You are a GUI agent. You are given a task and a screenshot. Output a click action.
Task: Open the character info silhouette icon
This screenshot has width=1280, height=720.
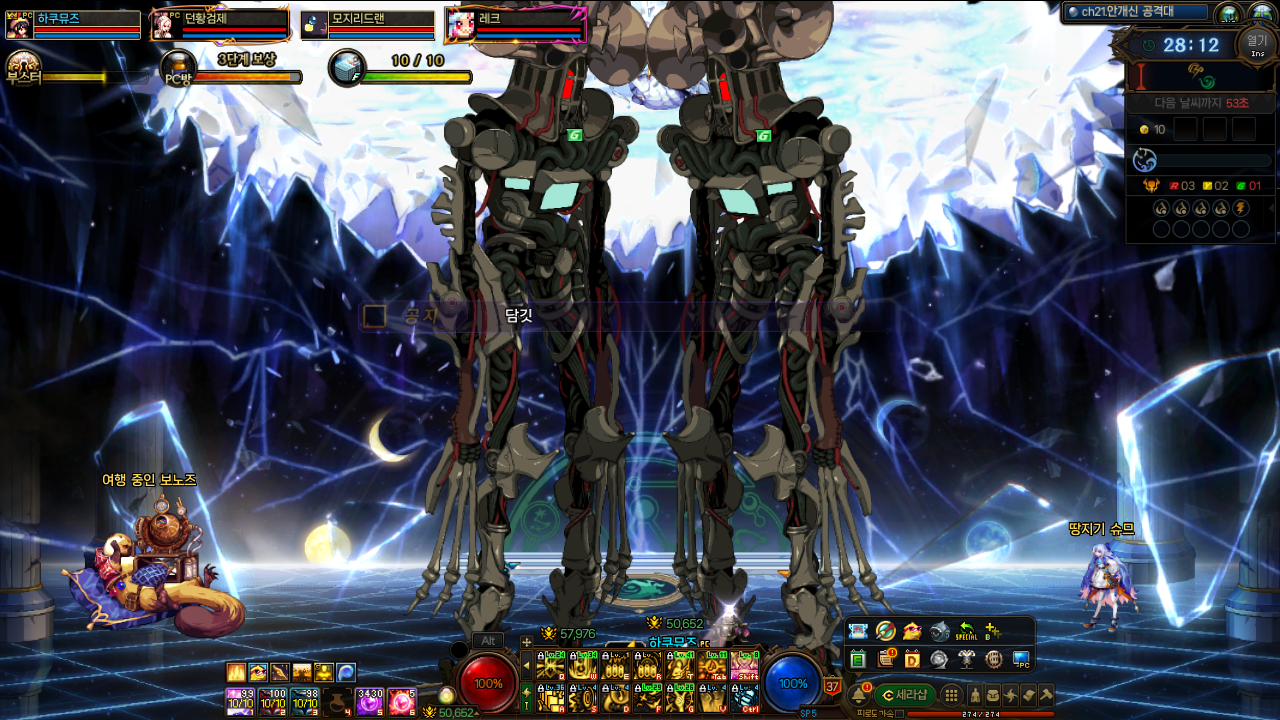(x=975, y=695)
